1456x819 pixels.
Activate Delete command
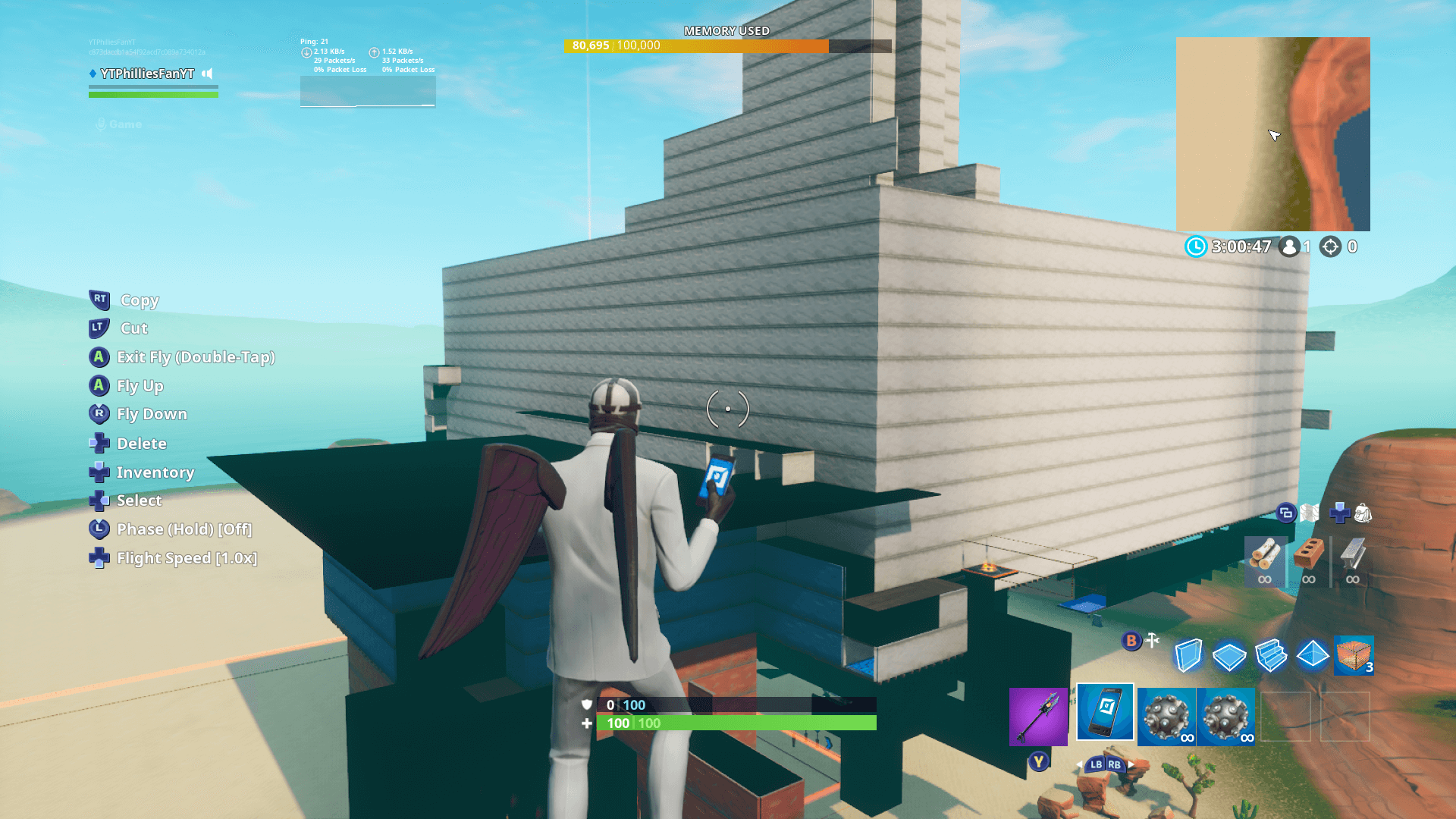(141, 444)
